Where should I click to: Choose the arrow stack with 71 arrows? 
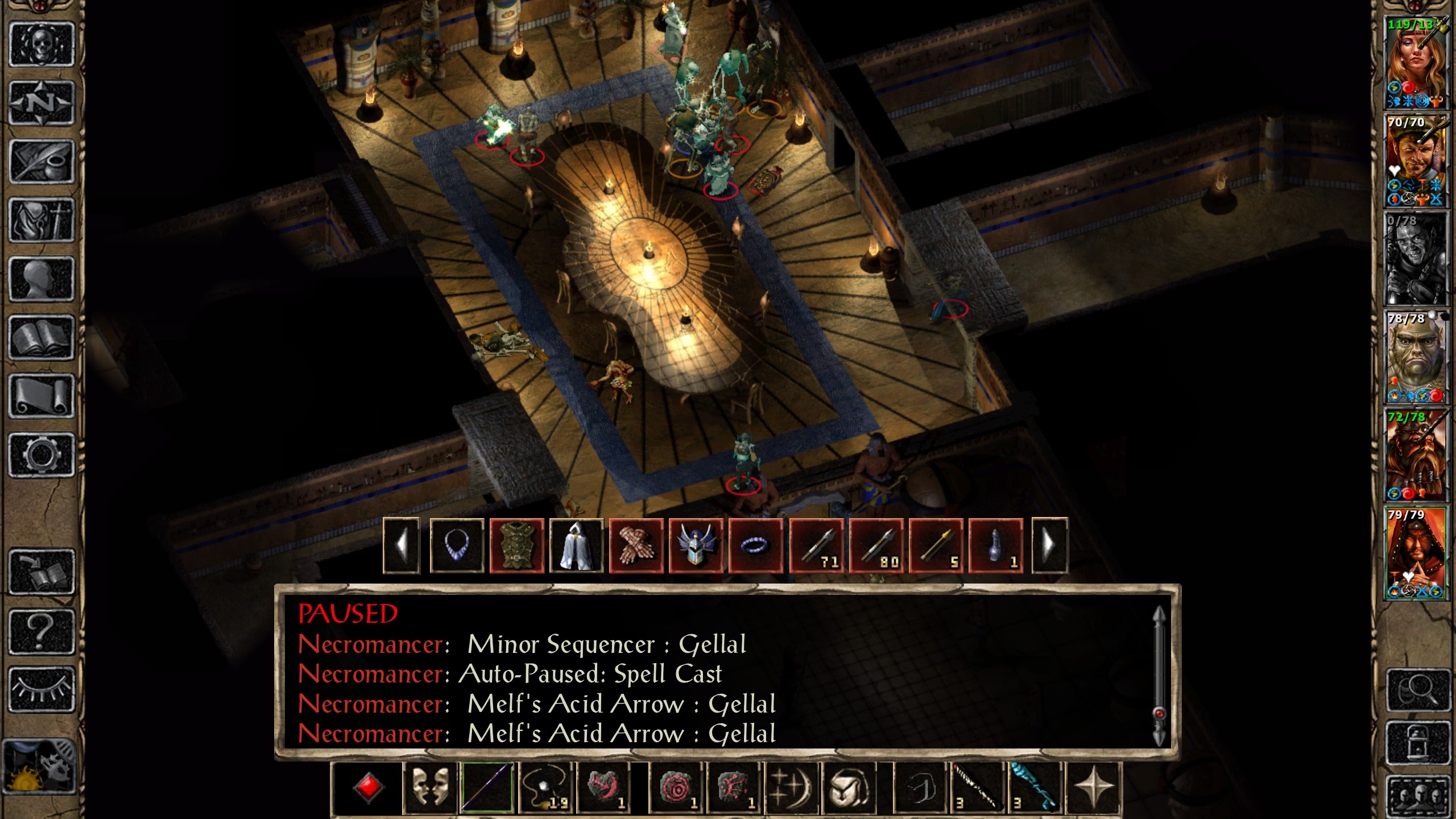817,545
